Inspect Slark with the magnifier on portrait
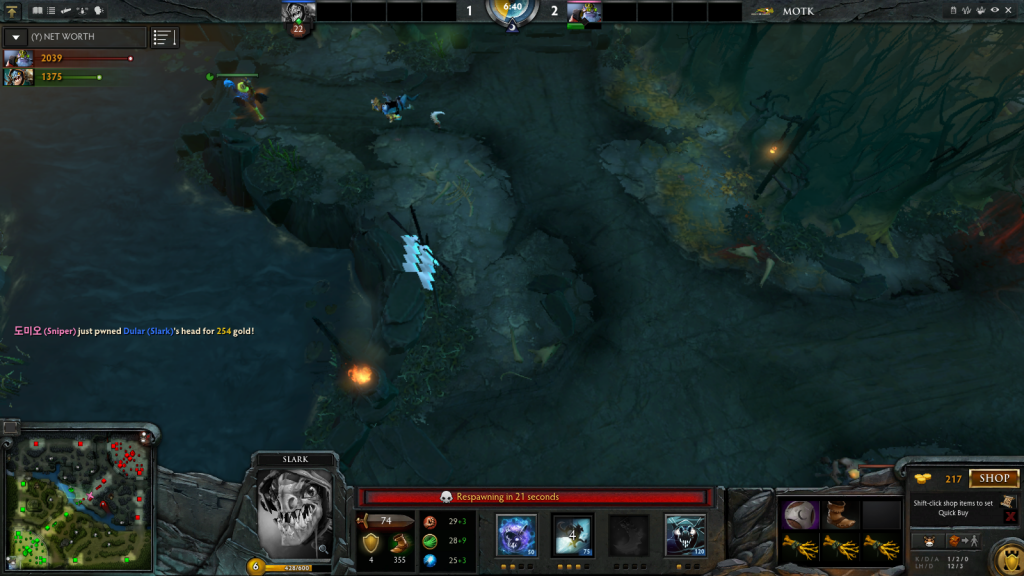 click(323, 549)
